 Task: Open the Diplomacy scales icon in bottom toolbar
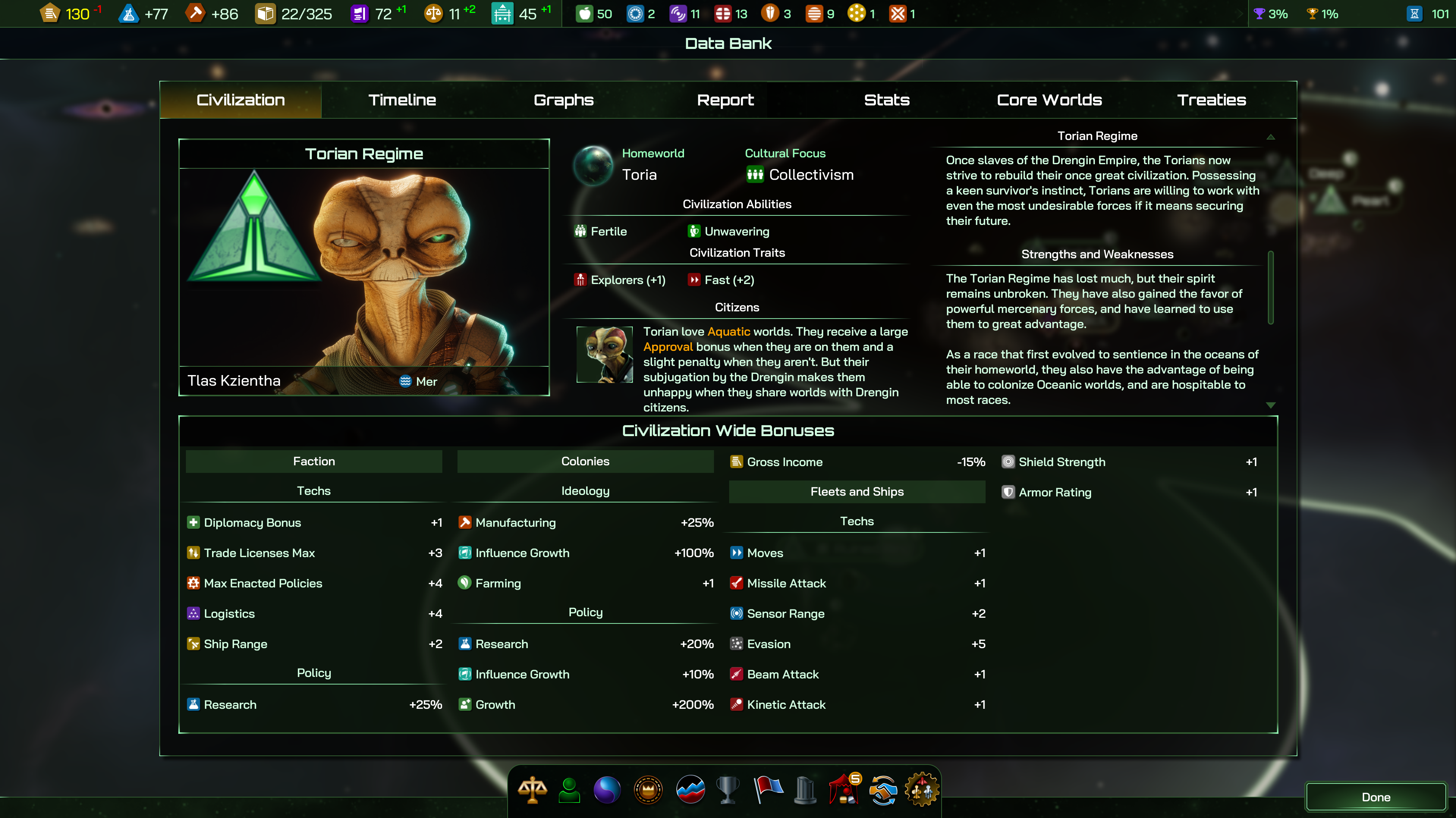click(x=531, y=790)
